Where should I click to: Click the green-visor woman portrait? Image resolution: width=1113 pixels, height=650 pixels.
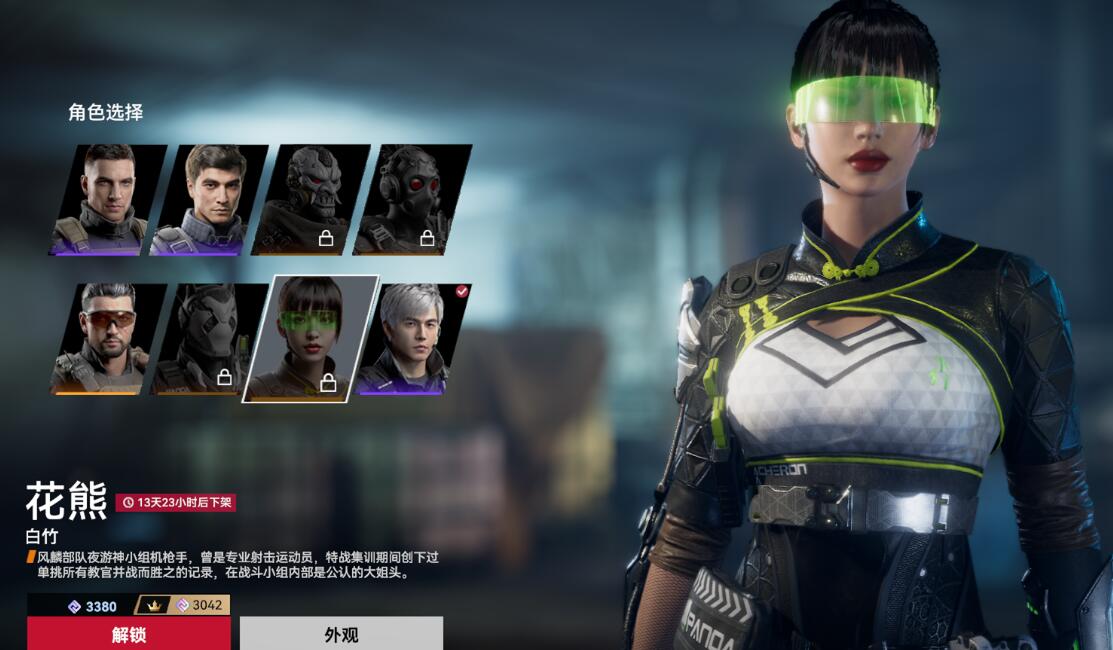click(311, 338)
